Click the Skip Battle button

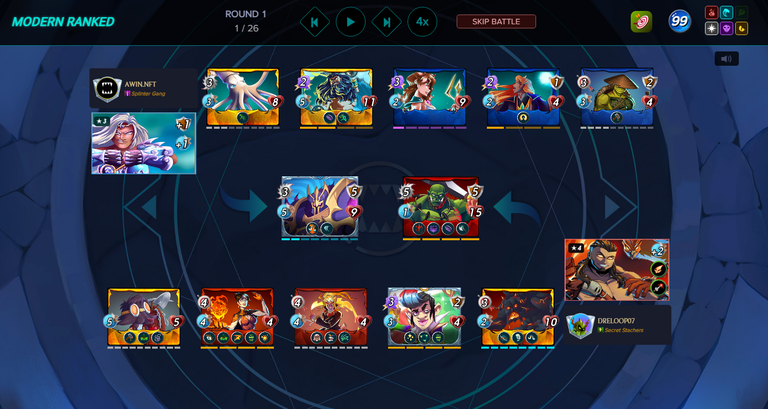tap(496, 21)
